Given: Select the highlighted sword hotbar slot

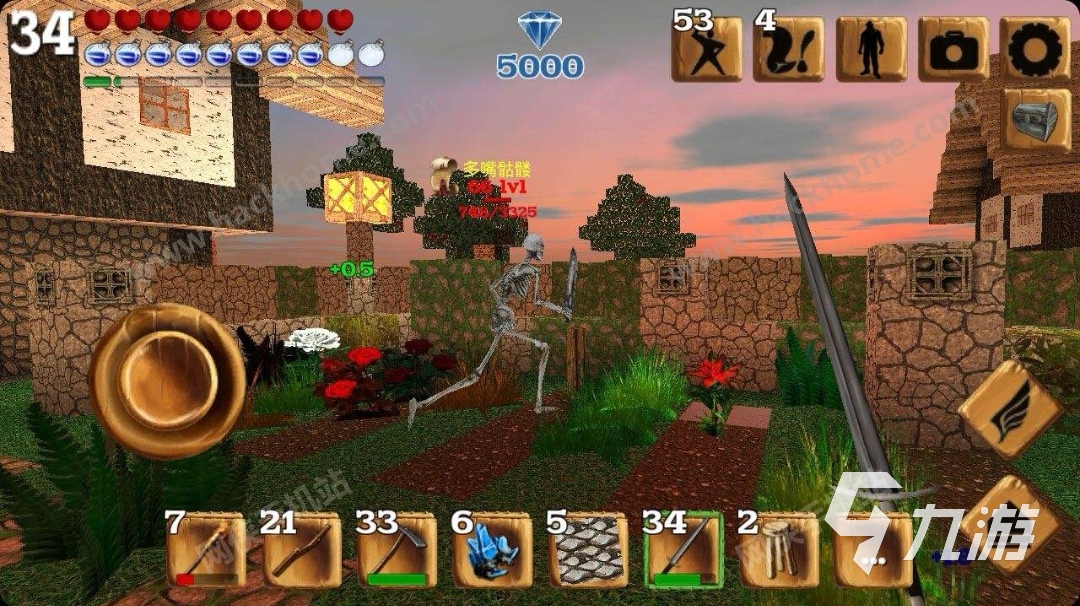Looking at the screenshot, I should (x=684, y=550).
